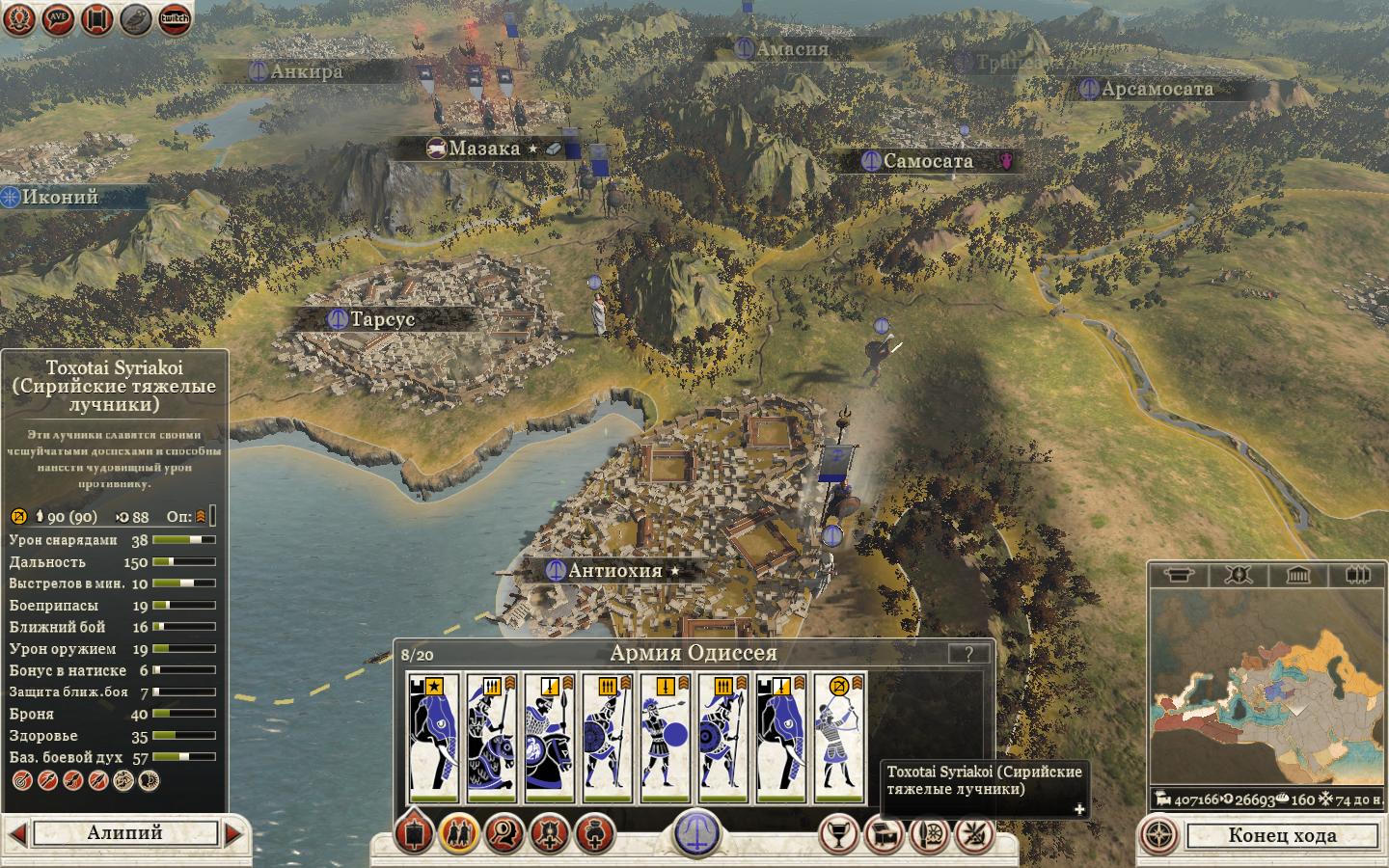Open the goblet diplomacy button
Viewport: 1389px width, 868px height.
coord(839,833)
